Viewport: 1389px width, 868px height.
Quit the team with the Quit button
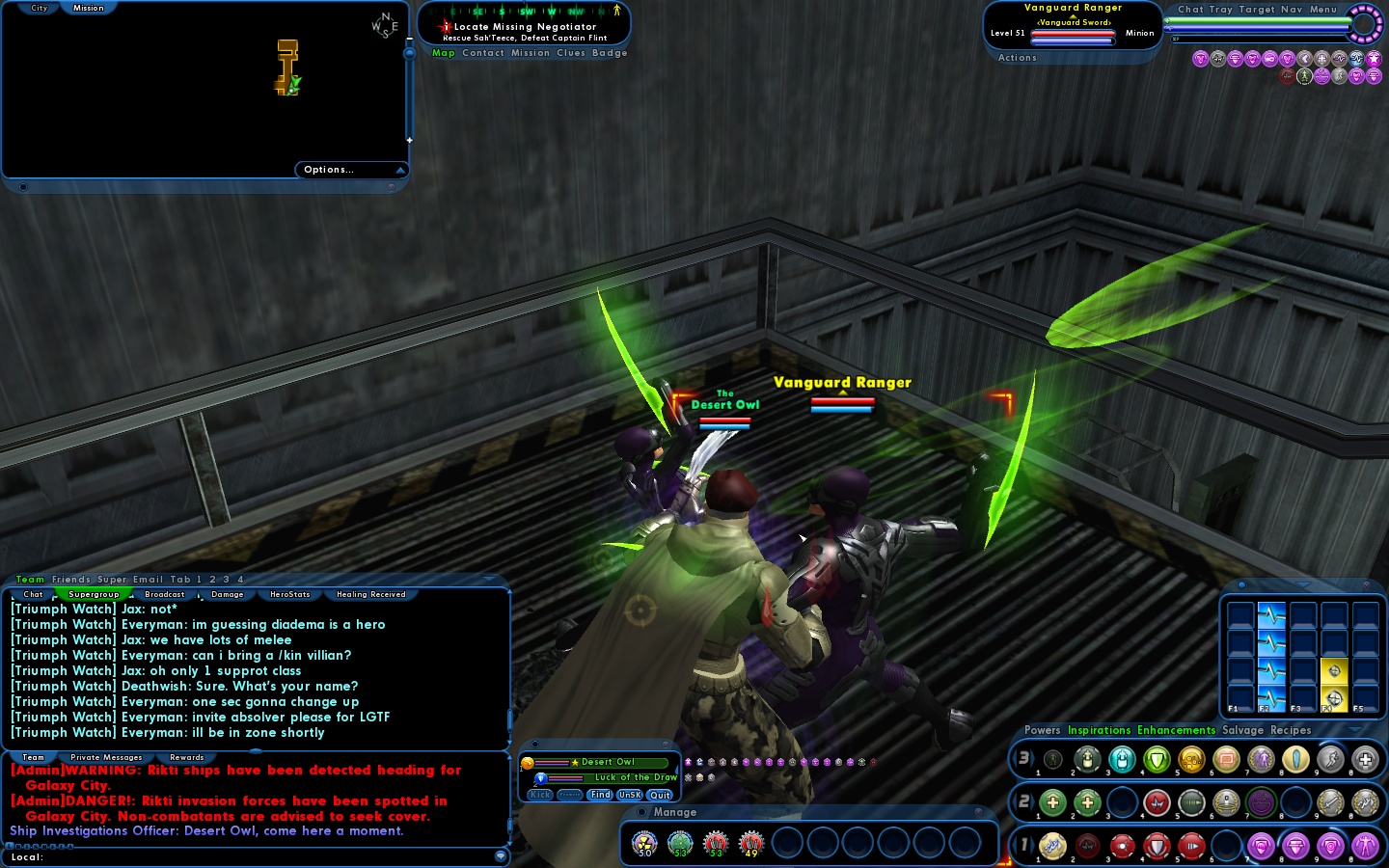[659, 795]
